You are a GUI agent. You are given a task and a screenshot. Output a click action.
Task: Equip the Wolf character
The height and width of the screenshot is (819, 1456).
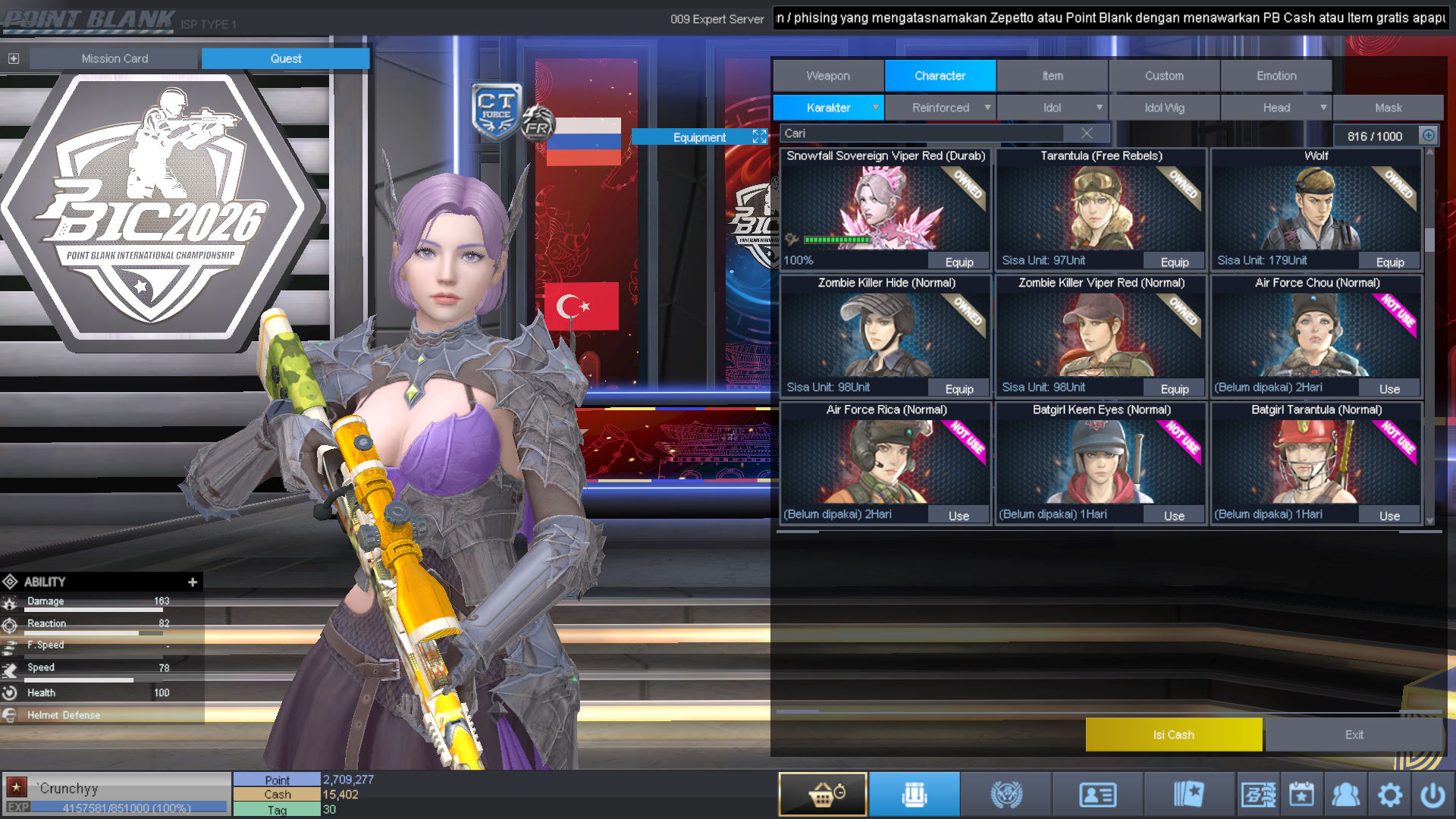(x=1389, y=262)
